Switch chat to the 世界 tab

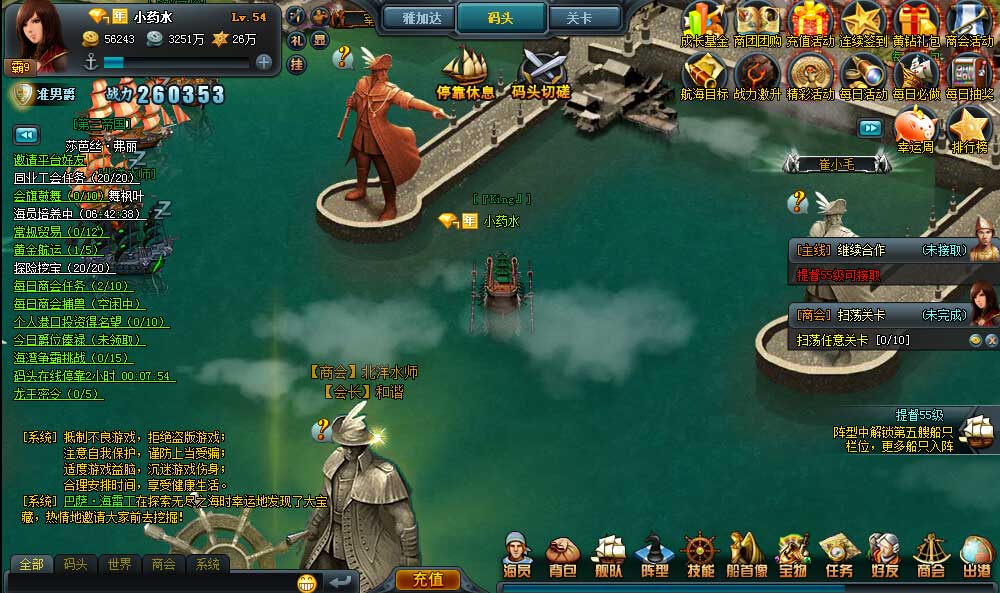point(120,564)
